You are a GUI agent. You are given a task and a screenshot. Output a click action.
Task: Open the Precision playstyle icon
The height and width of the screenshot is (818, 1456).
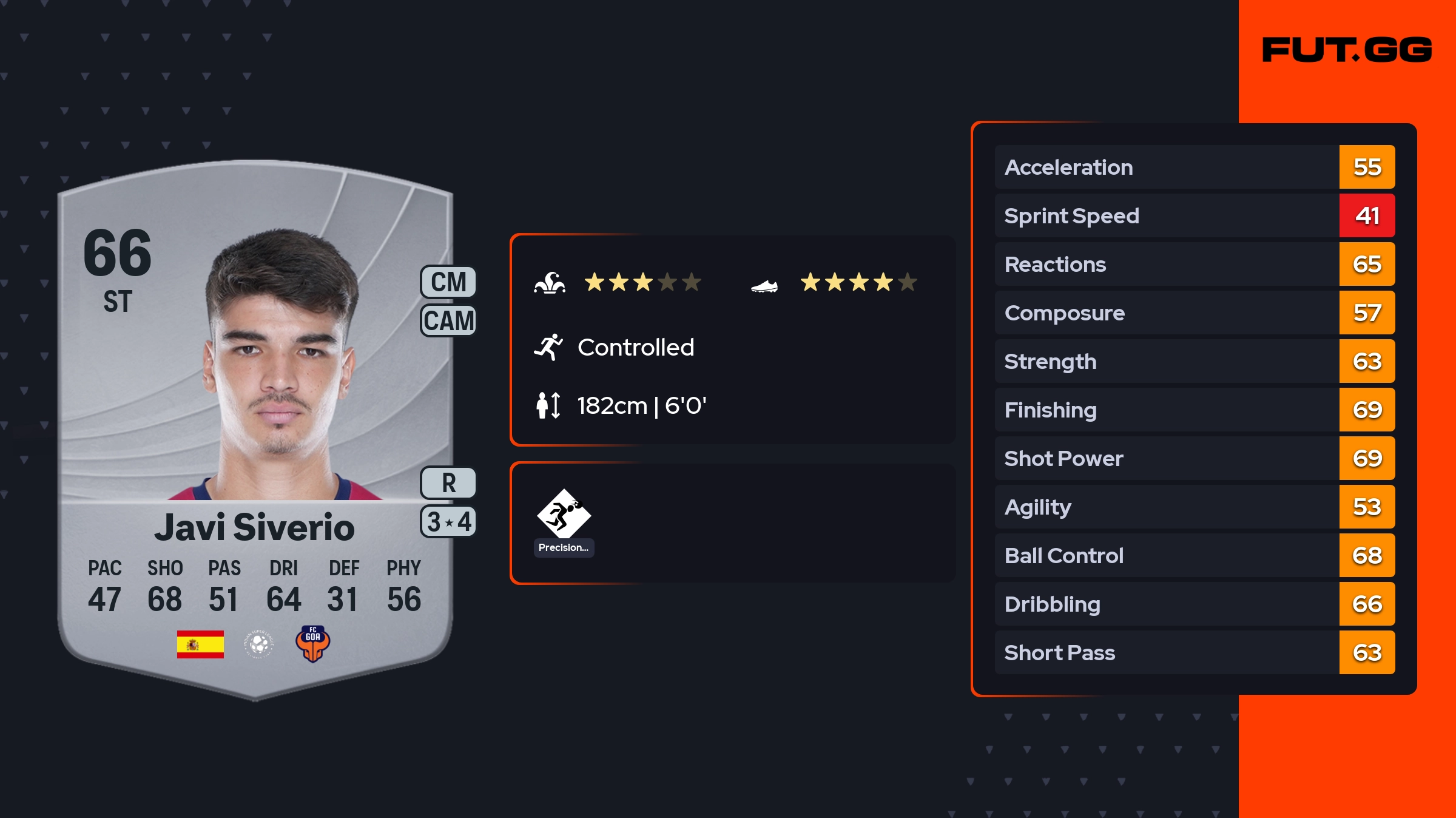[x=564, y=515]
